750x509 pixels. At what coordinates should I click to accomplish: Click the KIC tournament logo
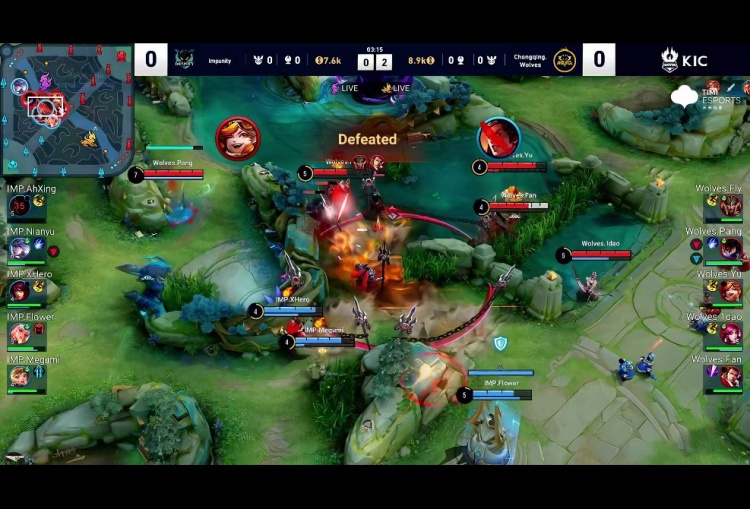684,60
